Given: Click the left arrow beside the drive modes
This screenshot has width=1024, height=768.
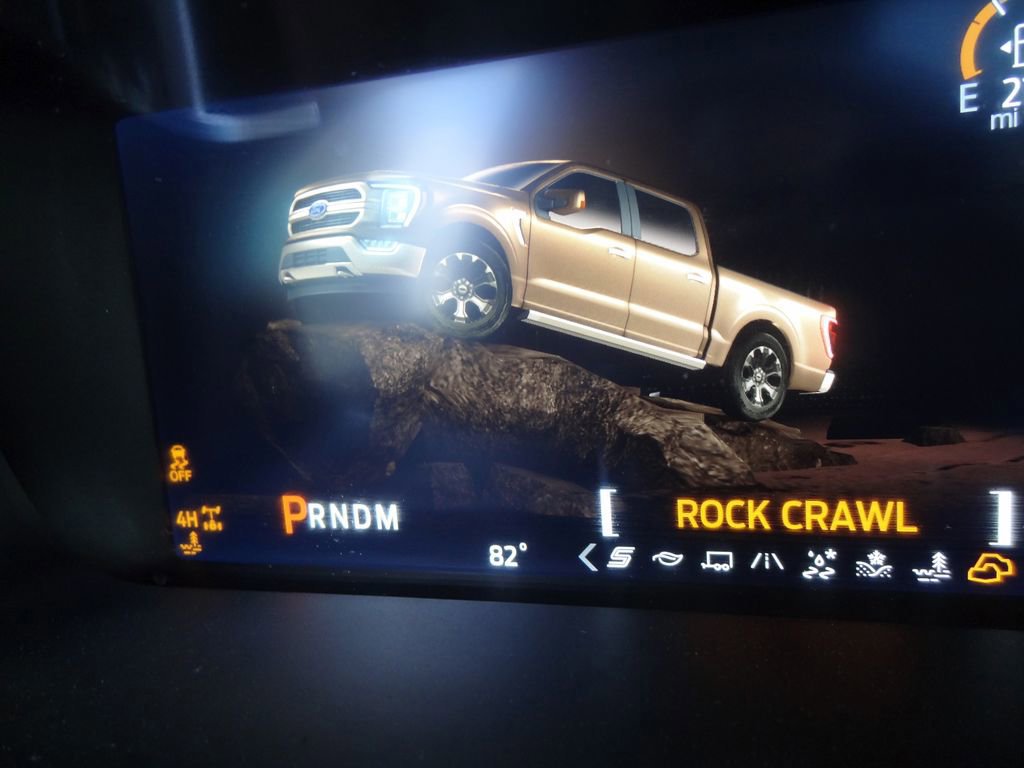Looking at the screenshot, I should click(x=588, y=557).
